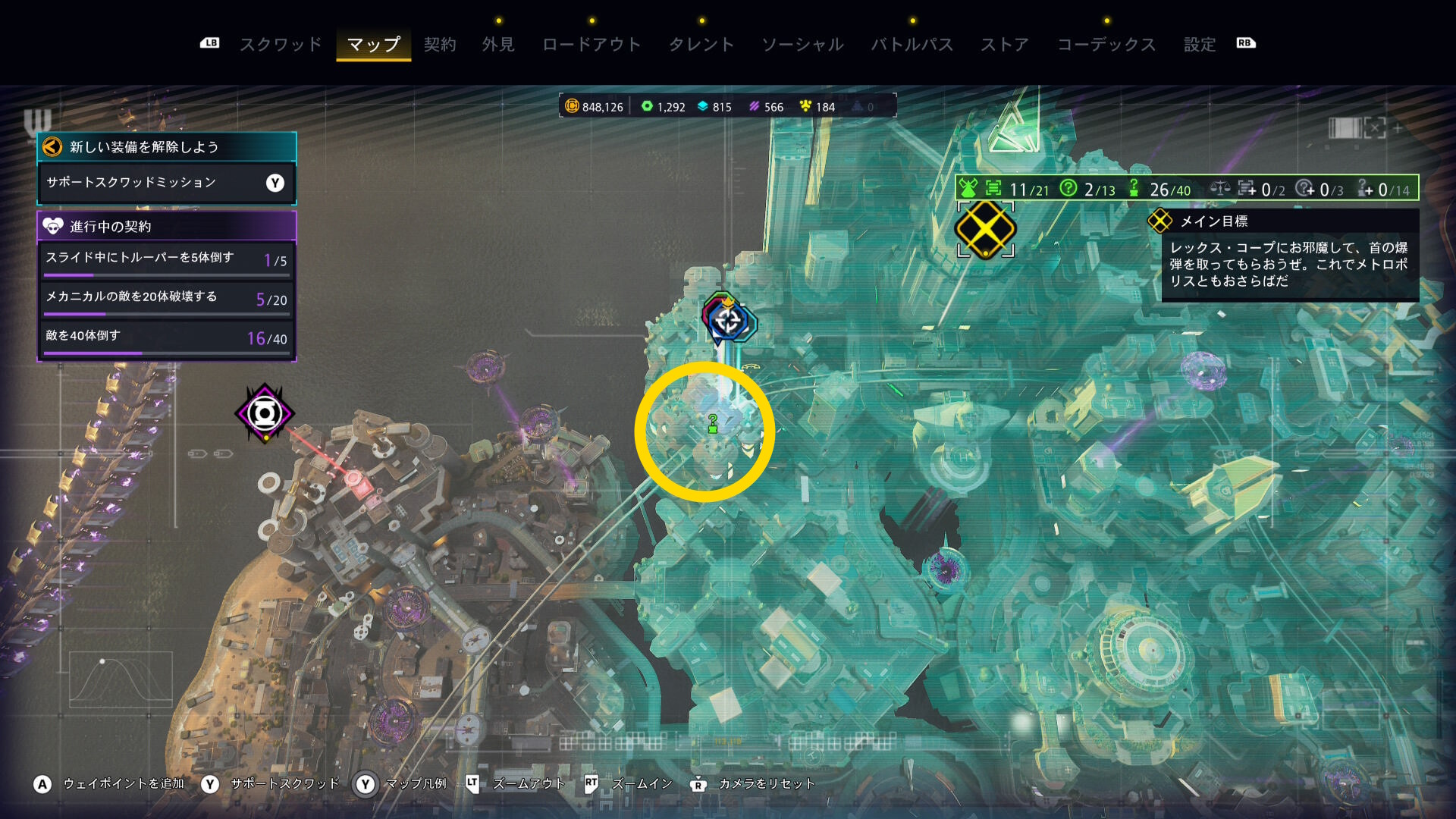Viewport: 1456px width, 819px height.
Task: Select the 外見 tab
Action: point(498,45)
